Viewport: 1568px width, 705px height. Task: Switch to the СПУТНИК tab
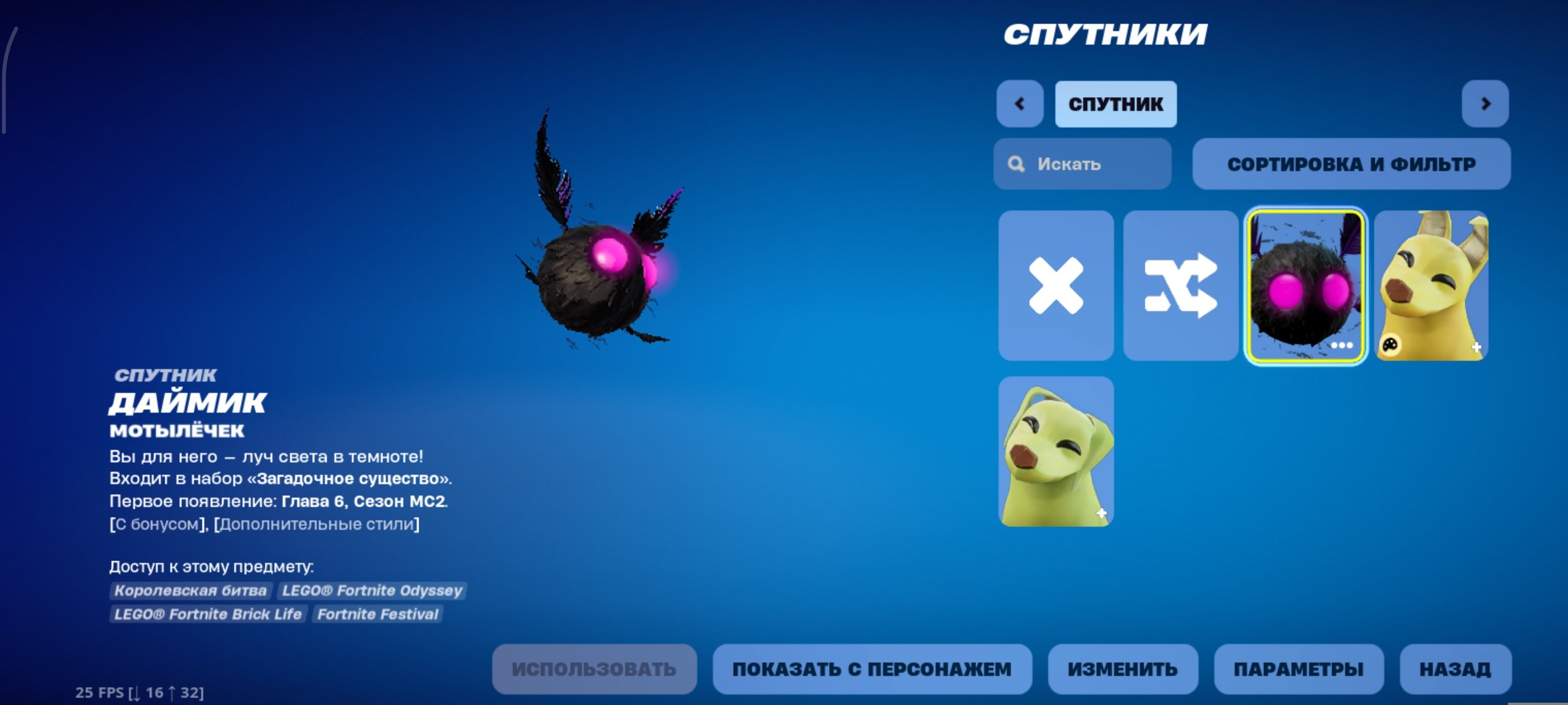point(1115,103)
